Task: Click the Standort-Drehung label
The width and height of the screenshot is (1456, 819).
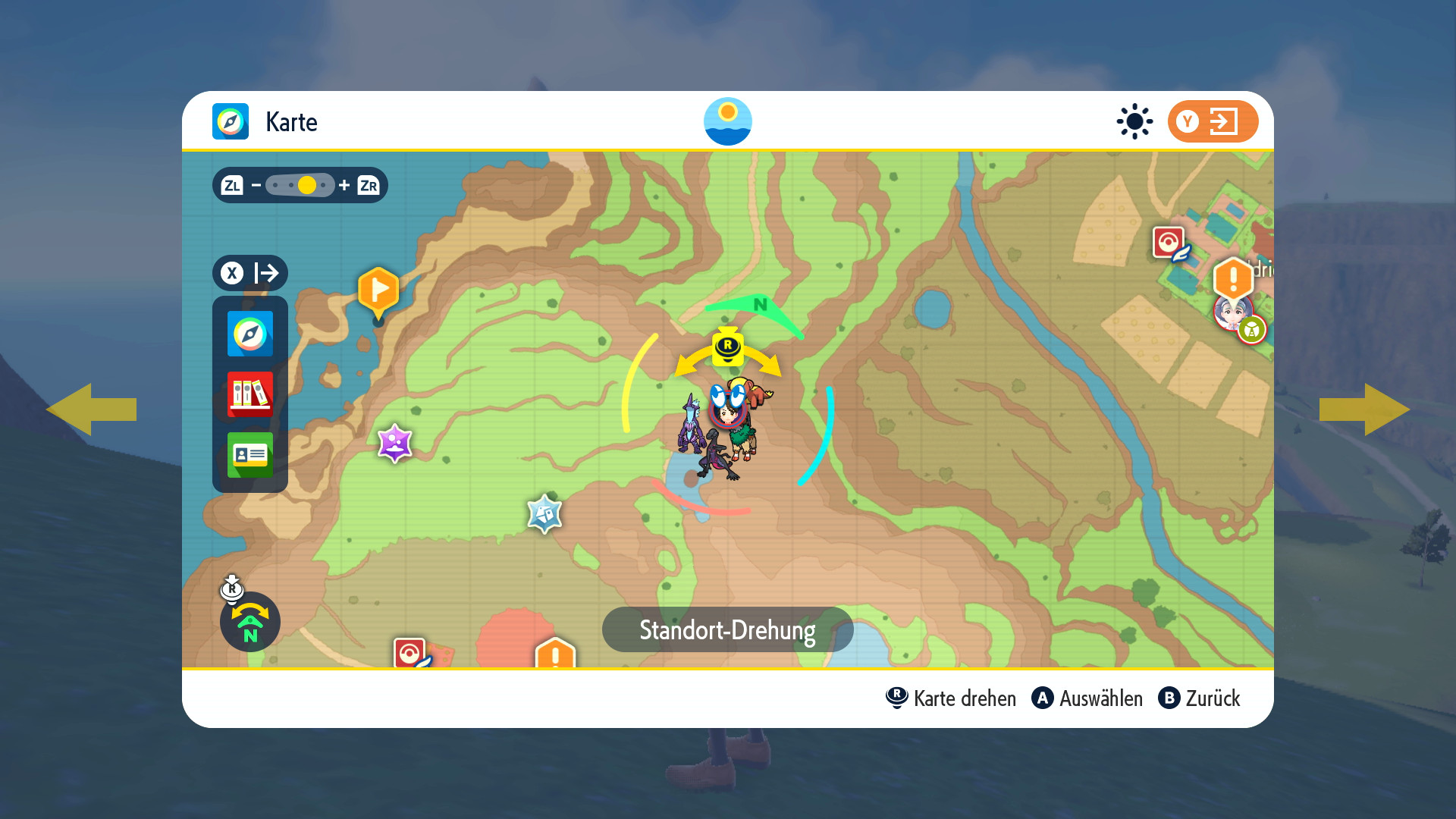Action: pos(727,629)
